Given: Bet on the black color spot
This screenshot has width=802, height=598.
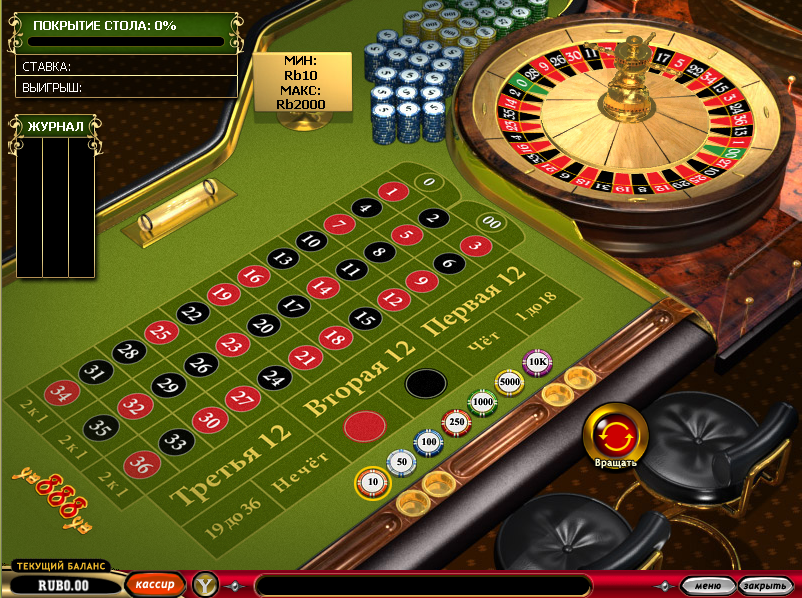Looking at the screenshot, I should pyautogui.click(x=425, y=384).
